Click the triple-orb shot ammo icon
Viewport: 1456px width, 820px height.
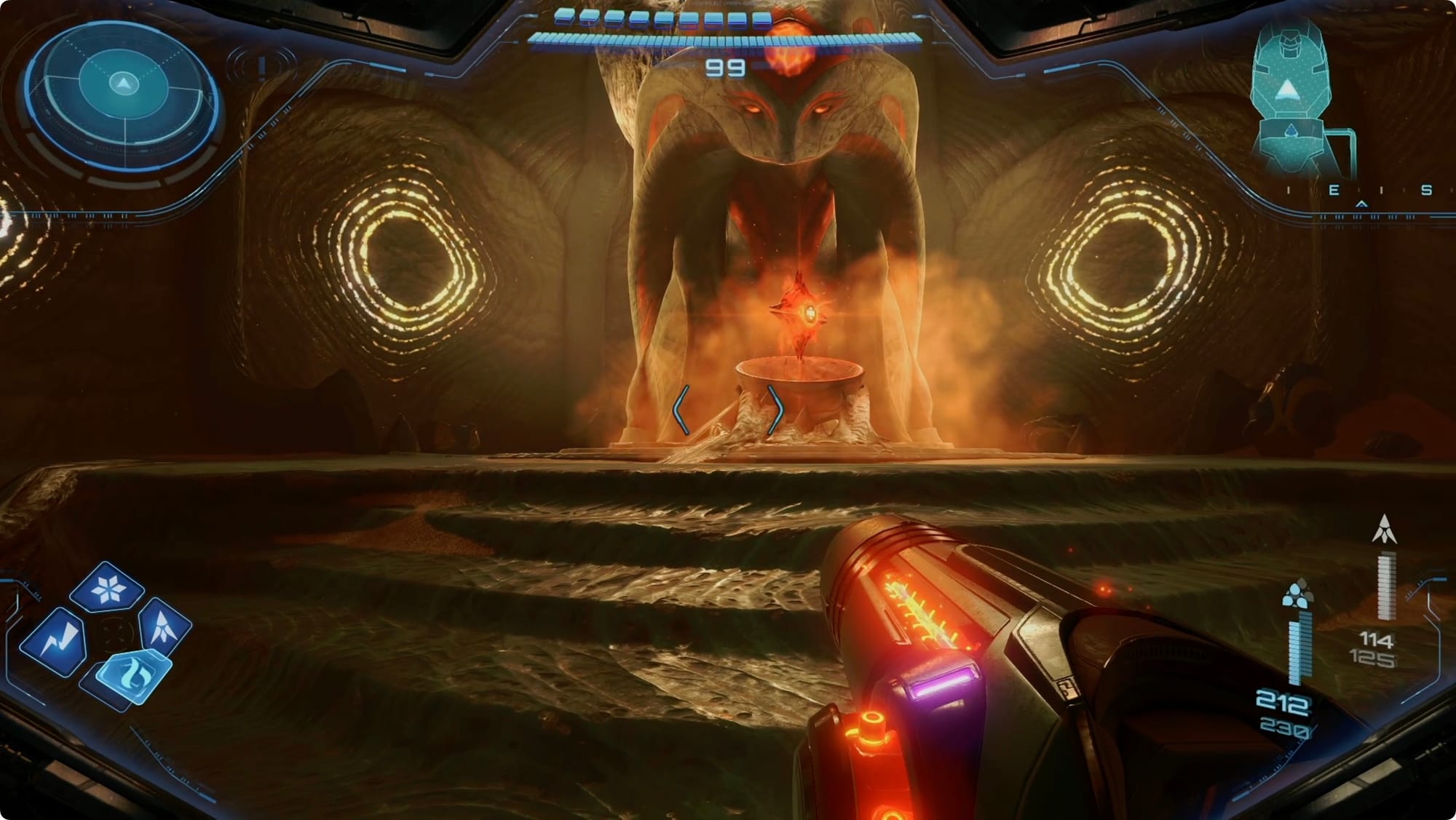(1297, 594)
